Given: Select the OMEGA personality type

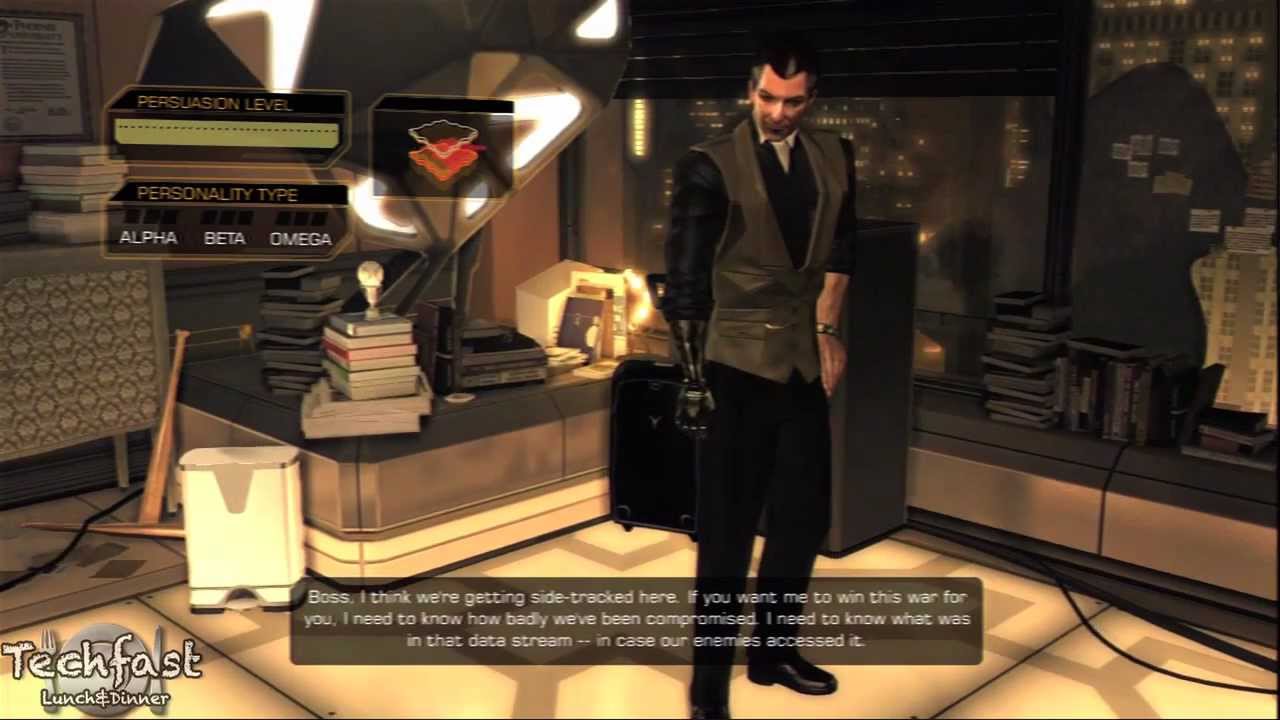Looking at the screenshot, I should point(300,238).
